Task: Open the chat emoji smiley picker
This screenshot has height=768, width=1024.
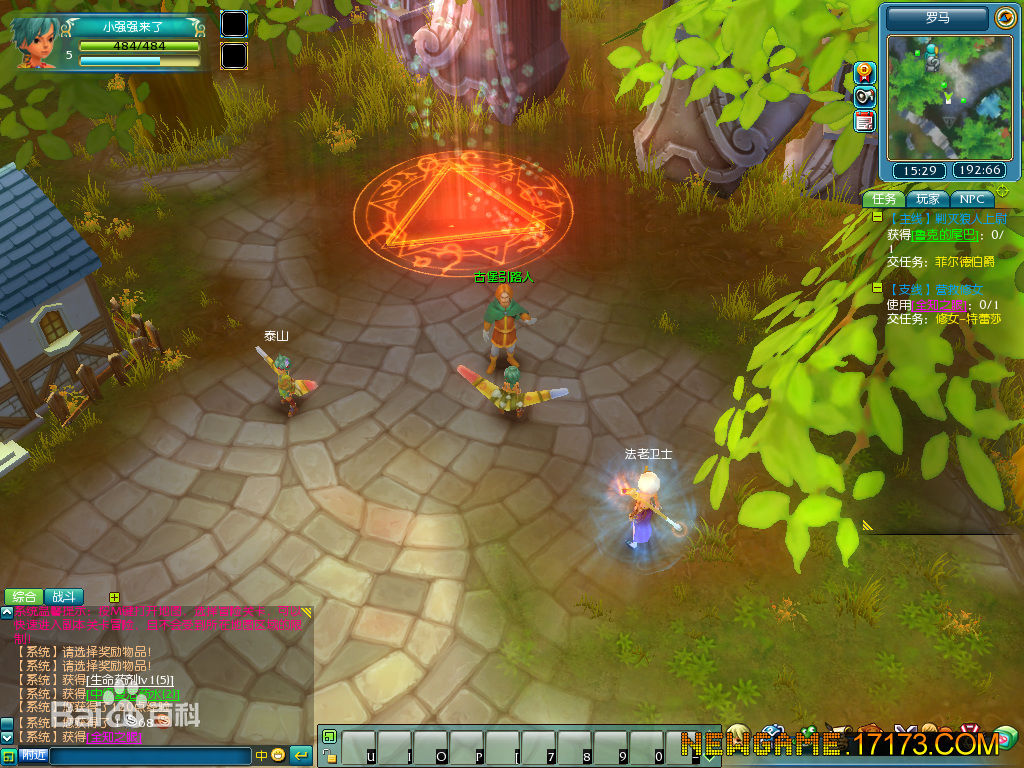Action: click(278, 755)
